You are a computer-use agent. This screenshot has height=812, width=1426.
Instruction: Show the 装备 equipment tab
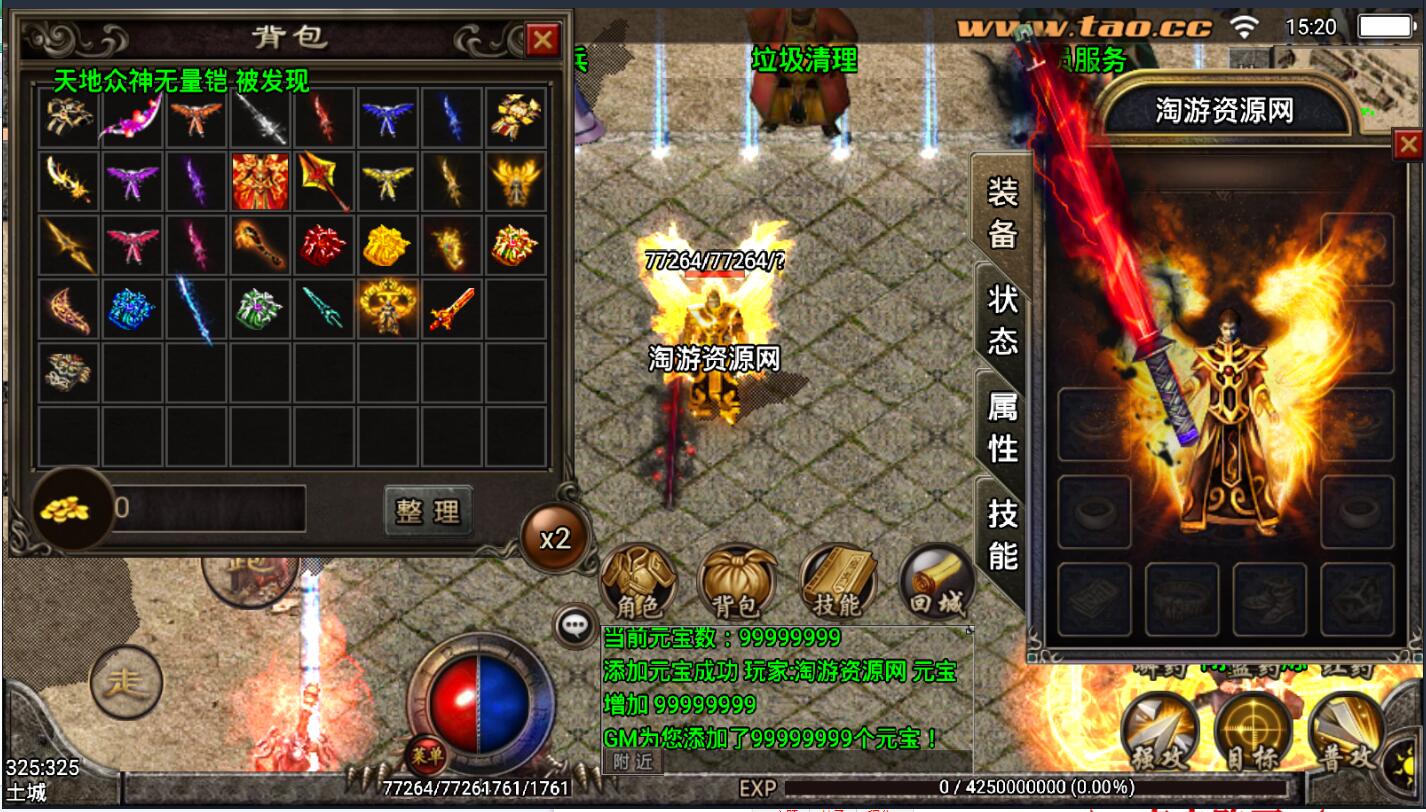point(1002,211)
